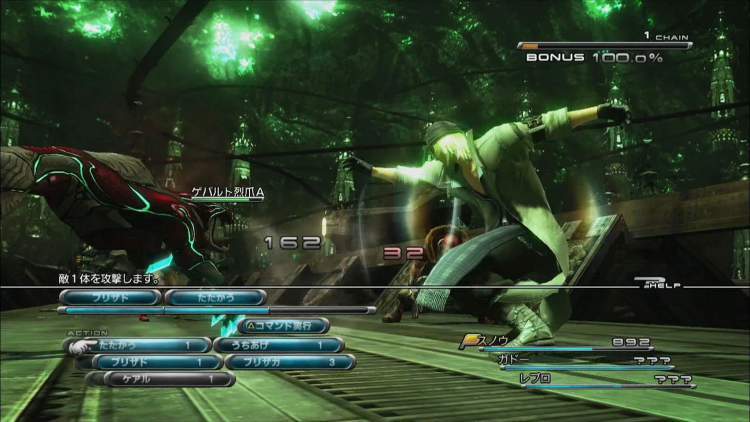Screen dimensions: 750x422
Task: Select party leader スノウ's status row
Action: click(x=560, y=343)
